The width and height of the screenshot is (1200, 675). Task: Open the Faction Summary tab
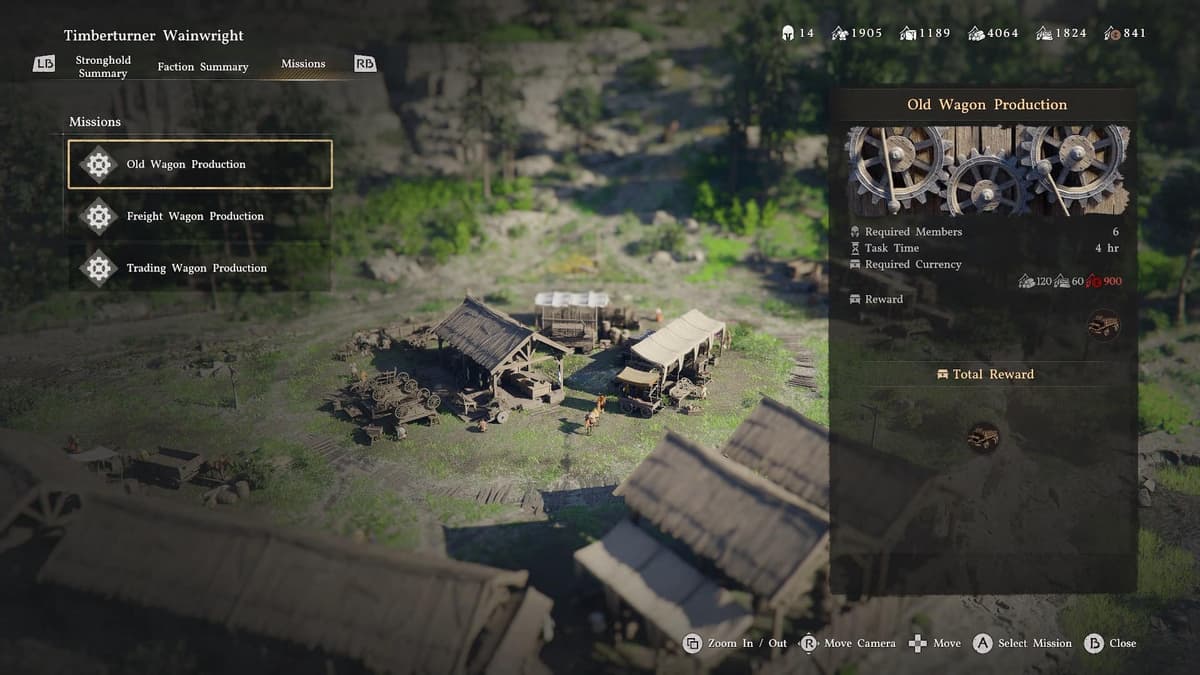203,67
